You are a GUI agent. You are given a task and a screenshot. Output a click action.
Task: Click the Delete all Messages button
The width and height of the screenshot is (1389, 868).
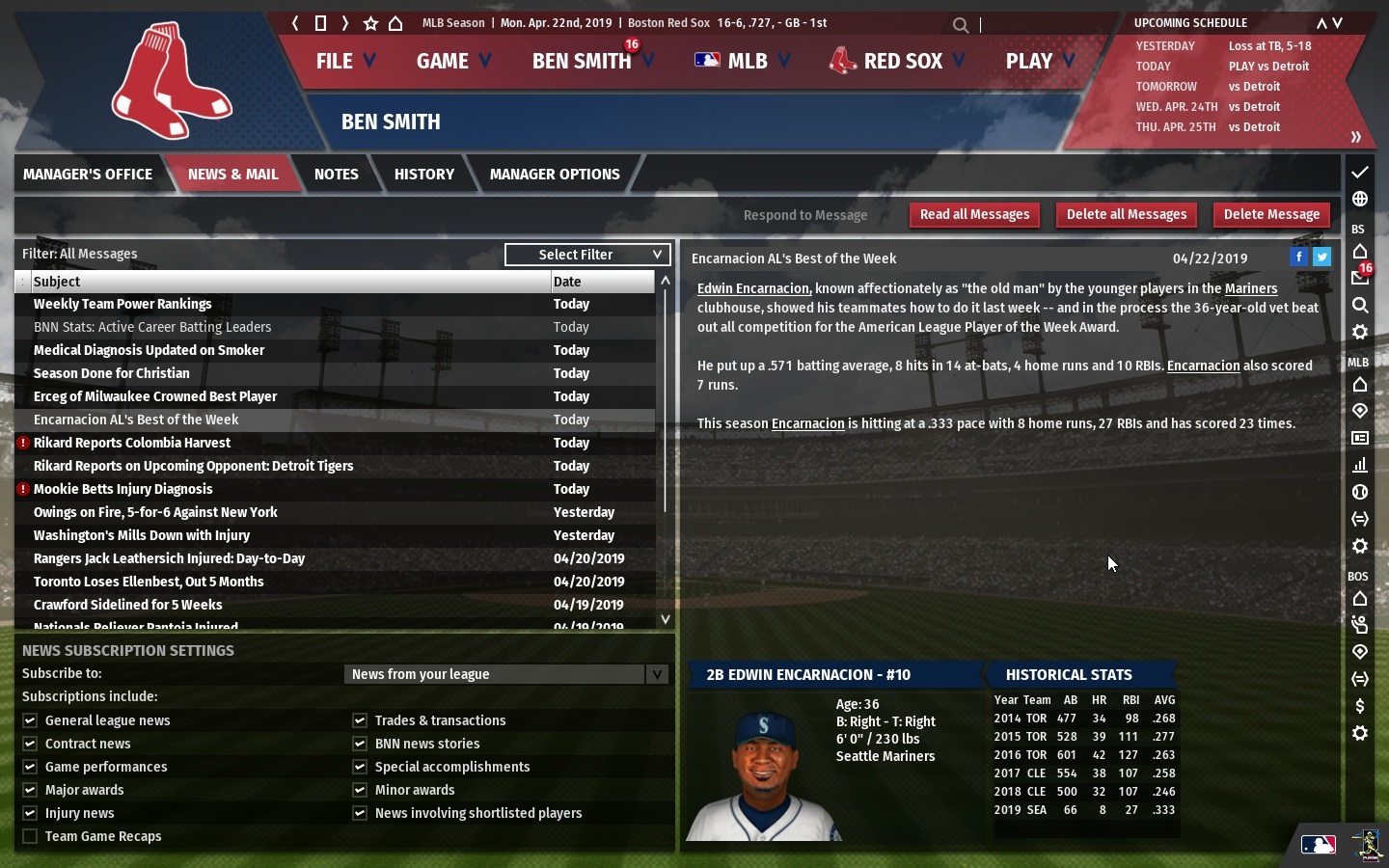pos(1126,214)
